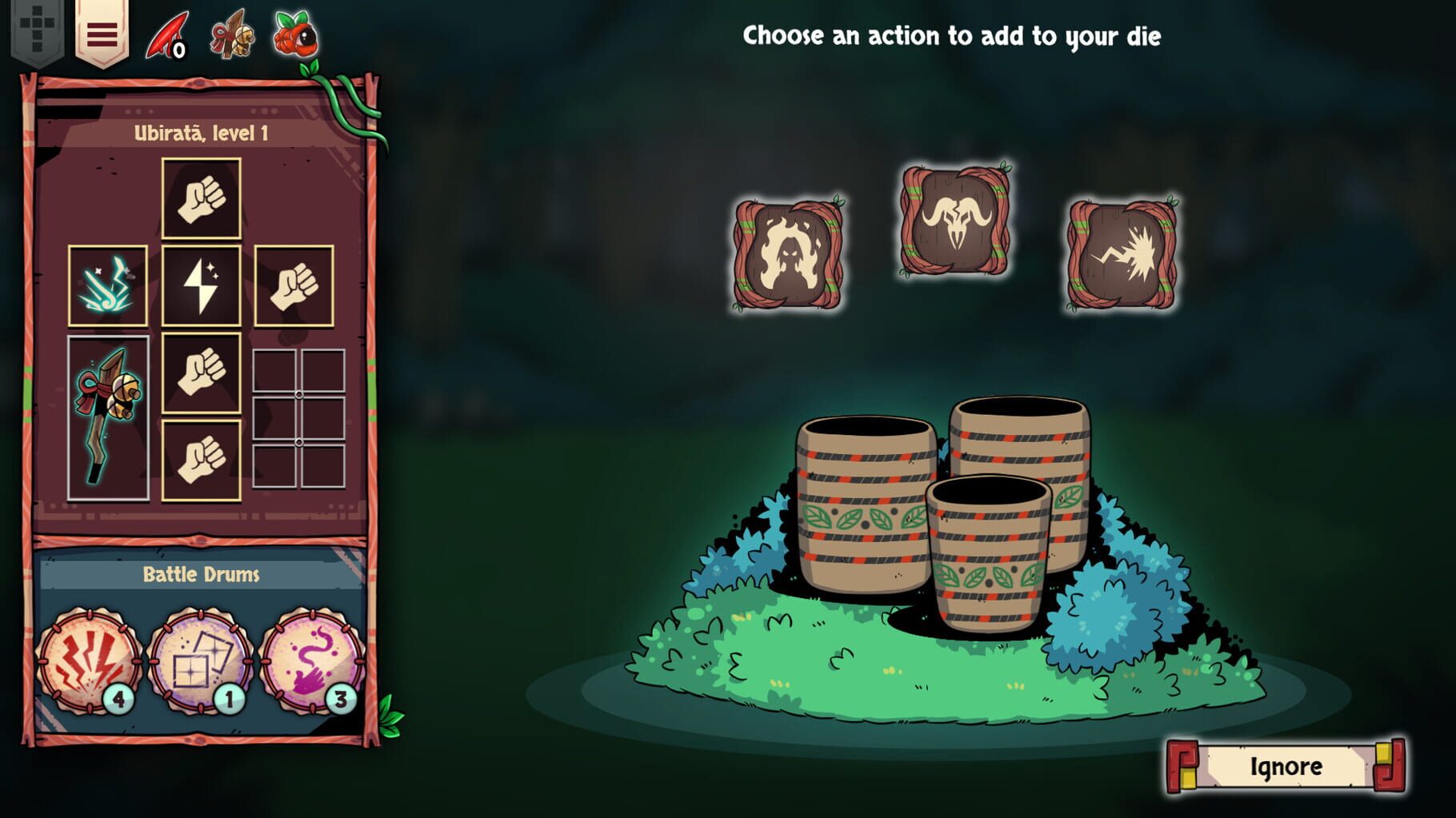Click the lightning spark die face
1456x818 pixels.
202,285
